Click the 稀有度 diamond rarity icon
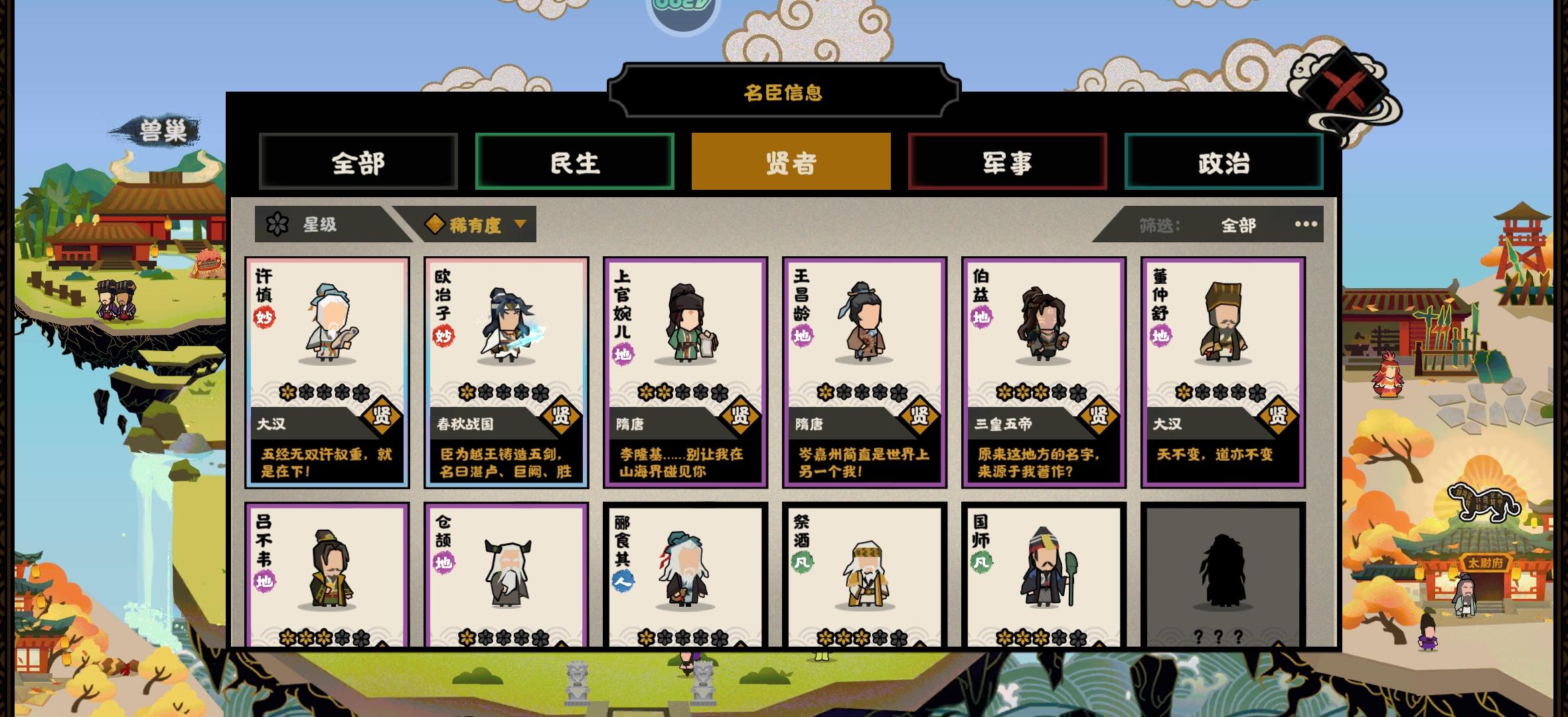Screen dimensions: 1568x717 pos(435,224)
